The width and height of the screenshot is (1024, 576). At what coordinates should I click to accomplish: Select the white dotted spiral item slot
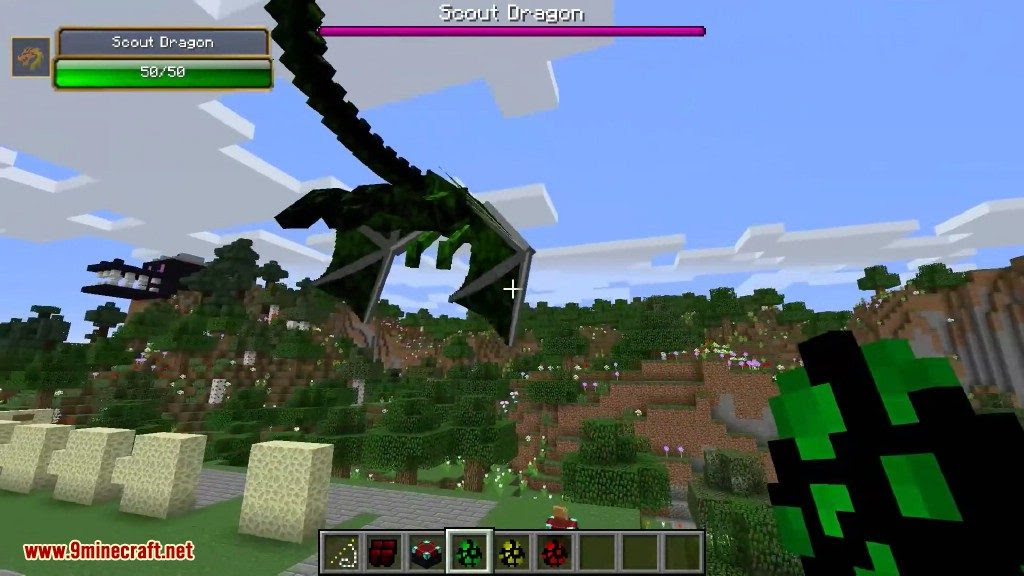(342, 551)
